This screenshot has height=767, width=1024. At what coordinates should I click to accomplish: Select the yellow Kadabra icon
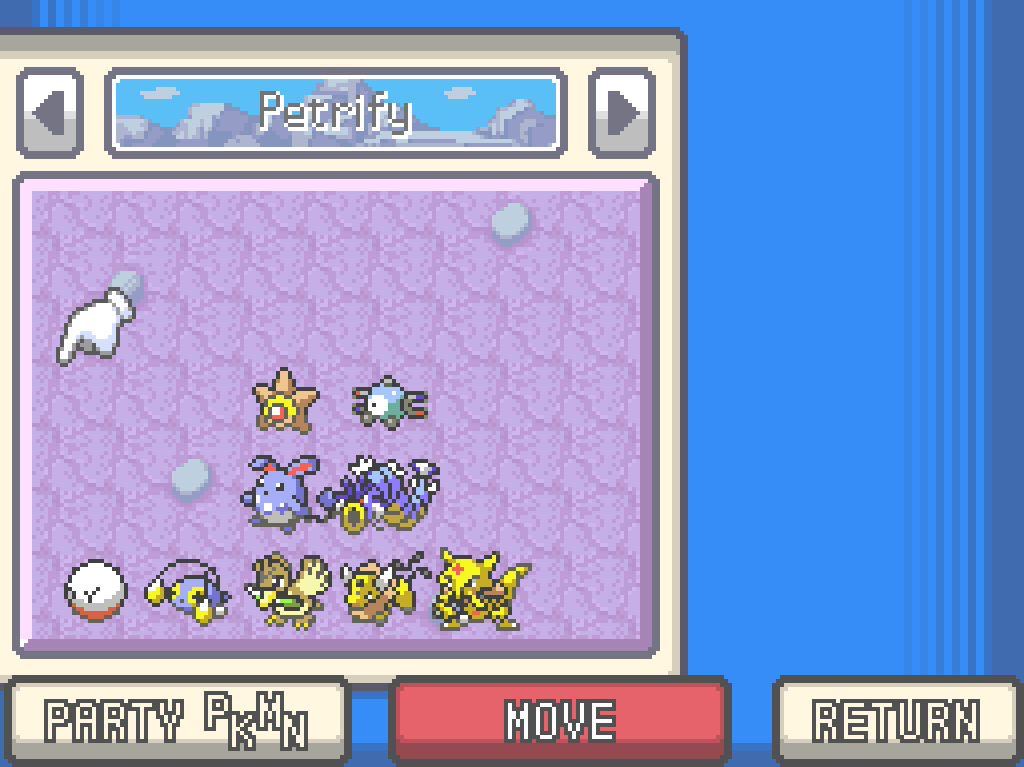point(480,590)
